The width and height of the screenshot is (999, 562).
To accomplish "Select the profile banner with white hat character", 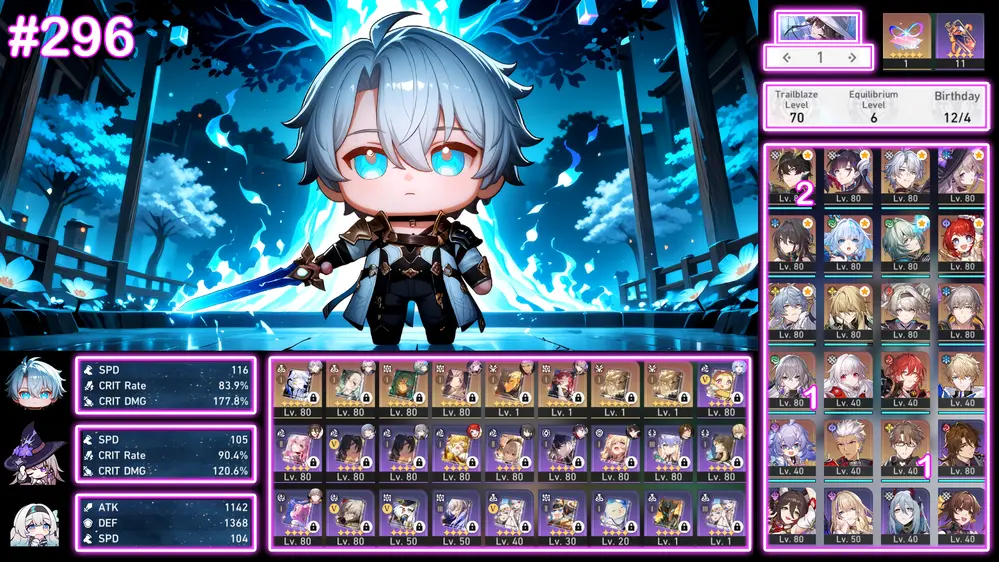I will click(818, 26).
